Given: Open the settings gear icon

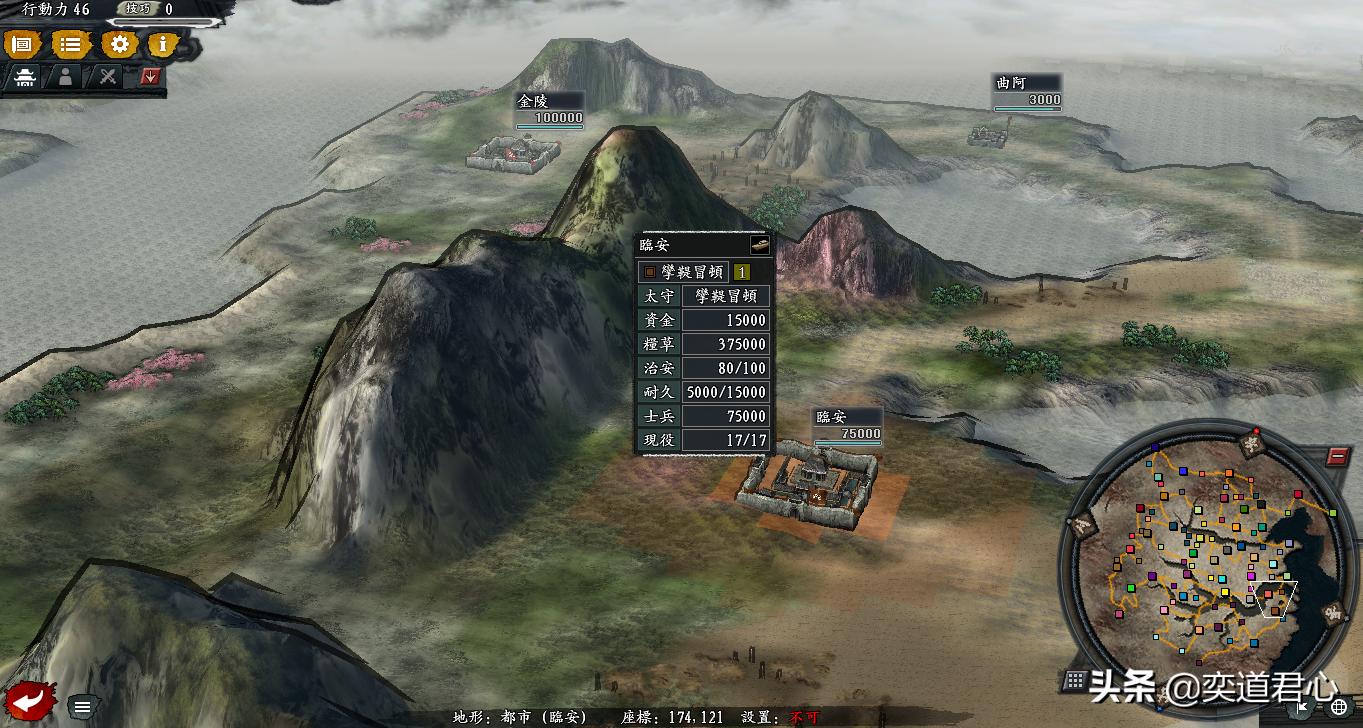Looking at the screenshot, I should pyautogui.click(x=119, y=45).
